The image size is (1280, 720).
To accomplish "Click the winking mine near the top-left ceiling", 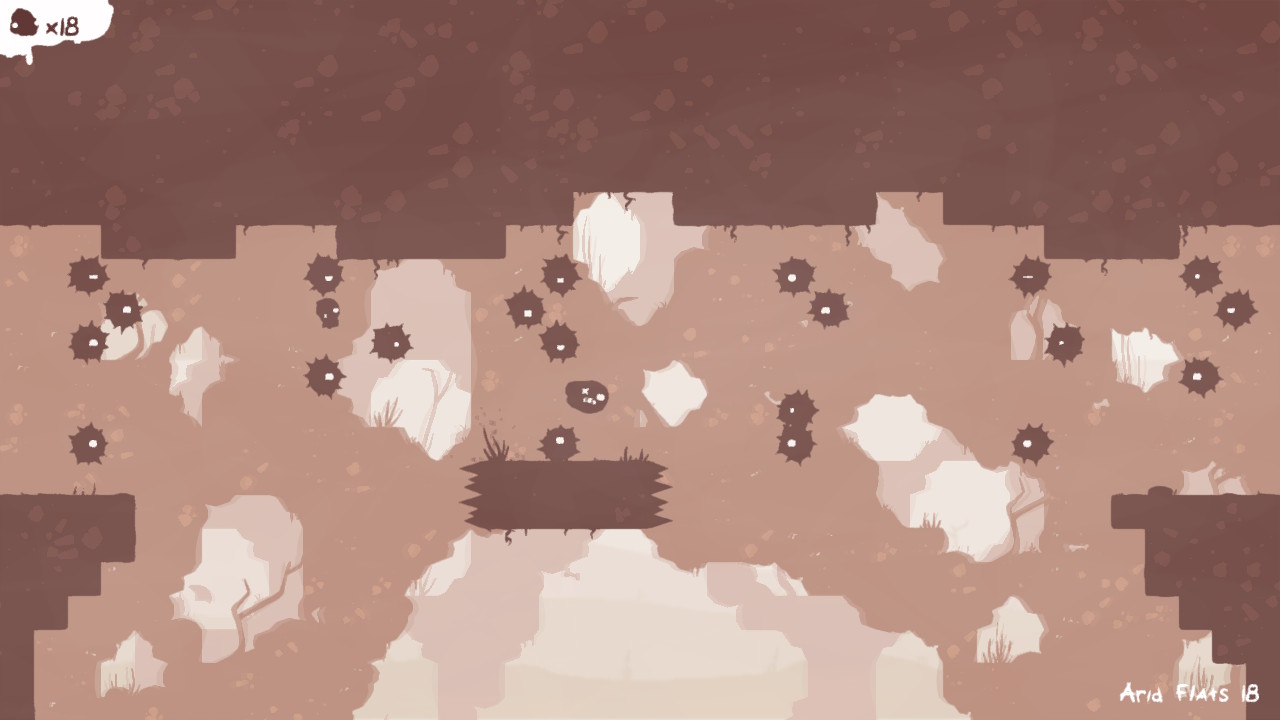I will point(92,276).
